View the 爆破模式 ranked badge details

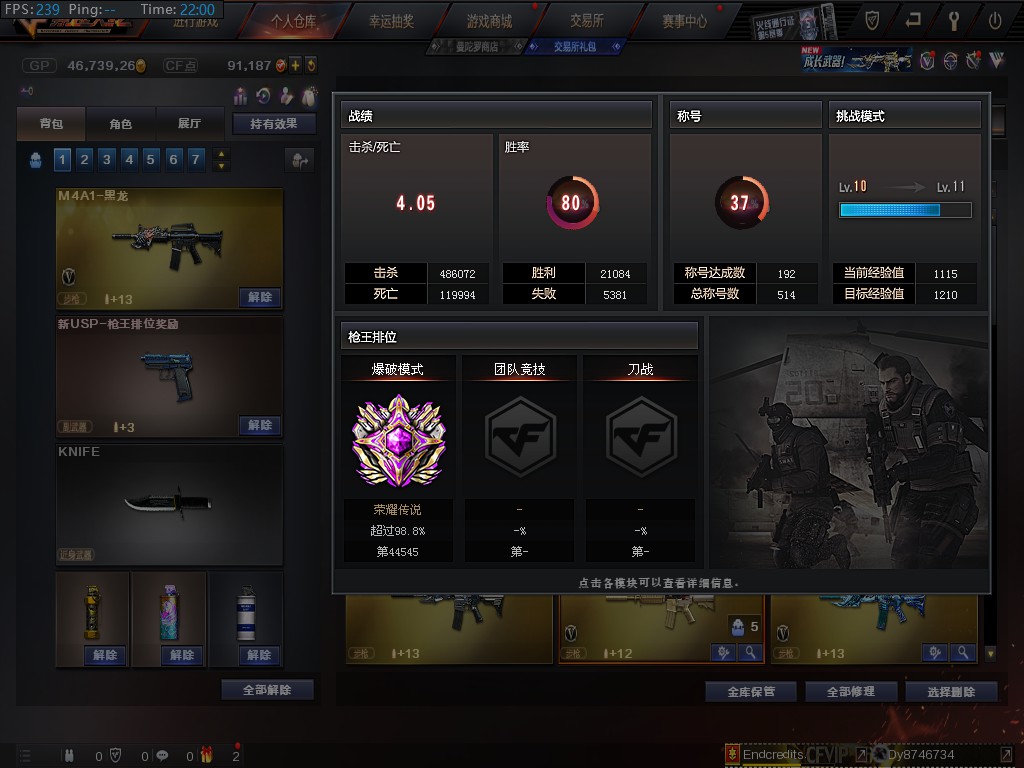click(x=397, y=440)
